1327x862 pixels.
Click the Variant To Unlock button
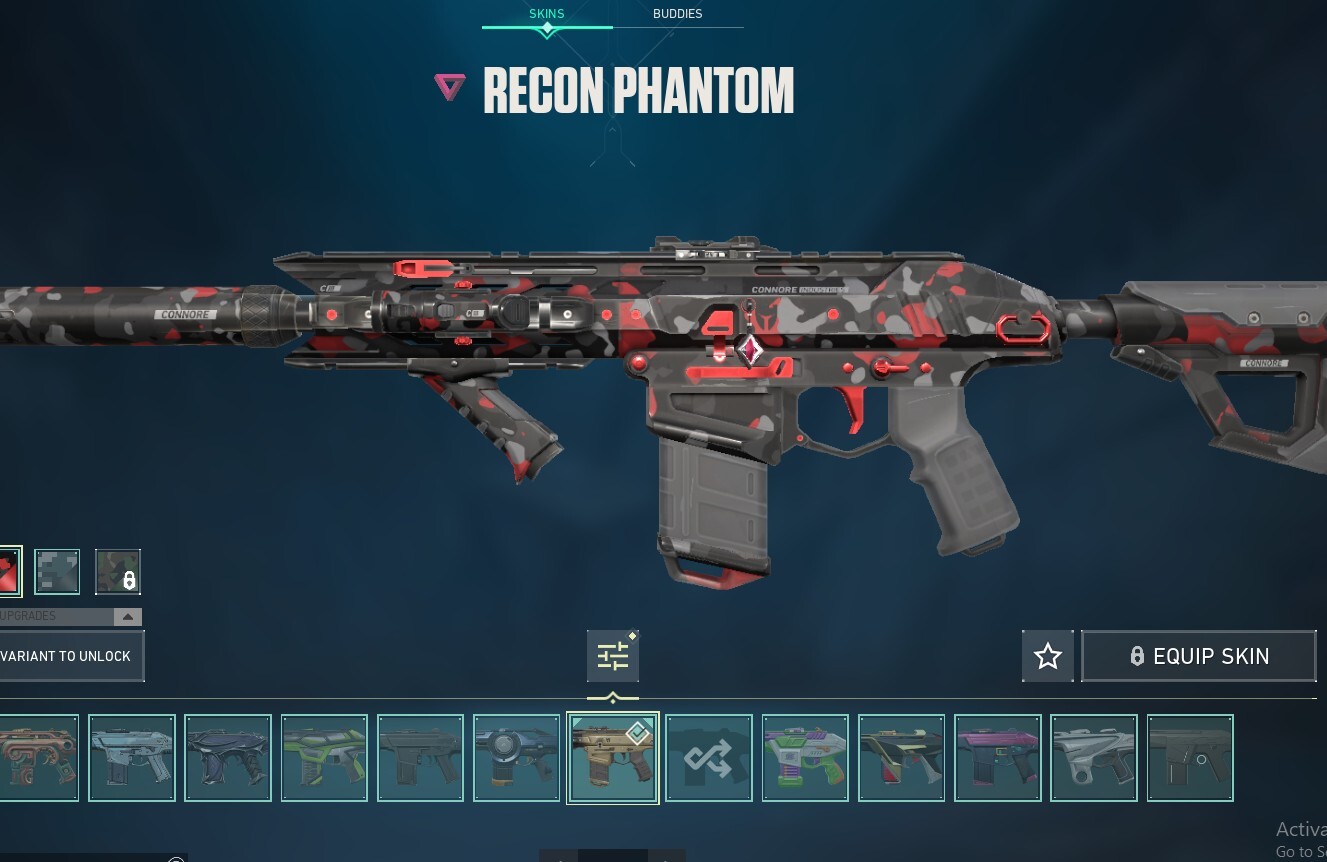[70, 656]
